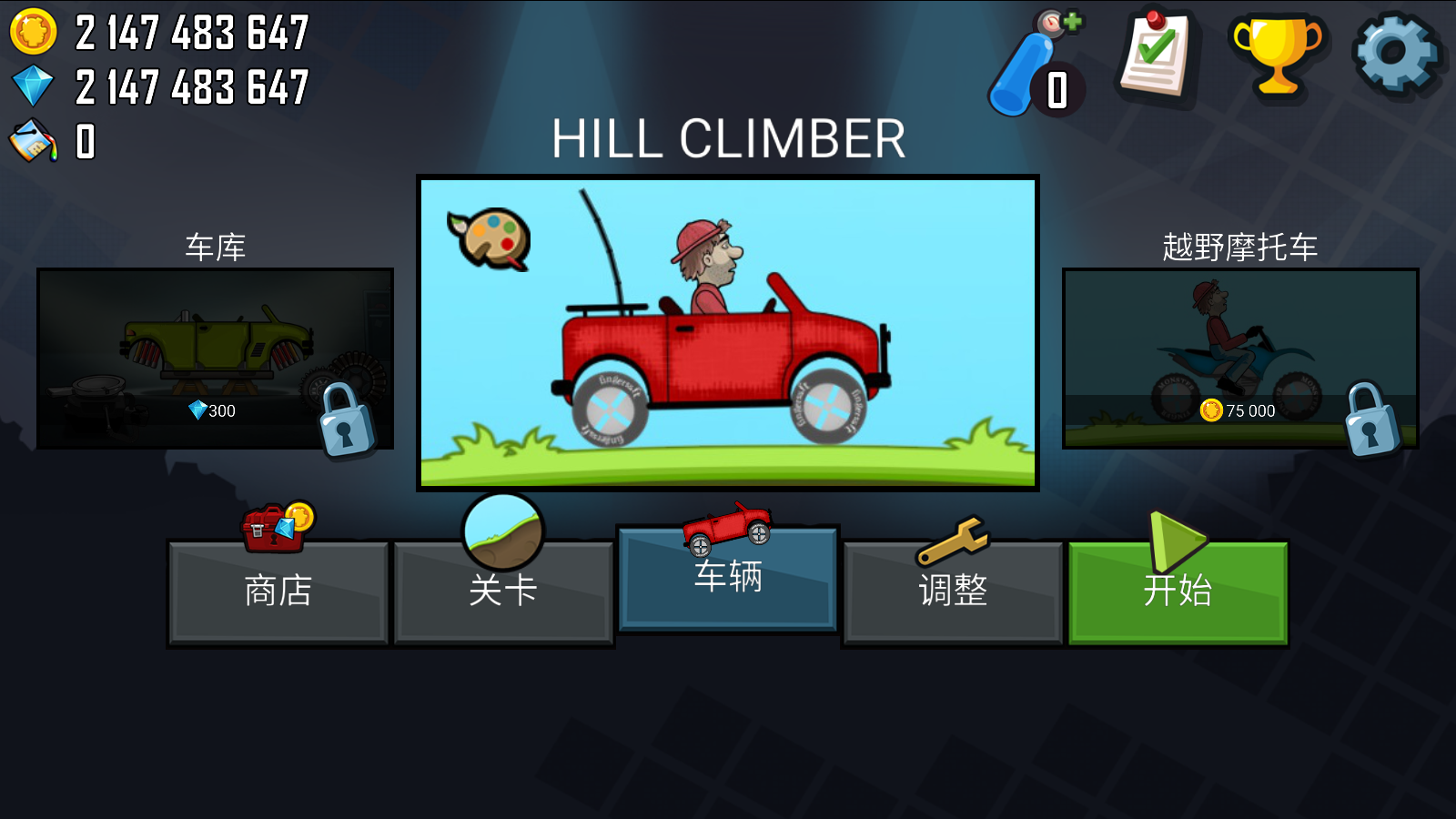Switch to the 商店 shop tab
1456x819 pixels.
[x=278, y=591]
